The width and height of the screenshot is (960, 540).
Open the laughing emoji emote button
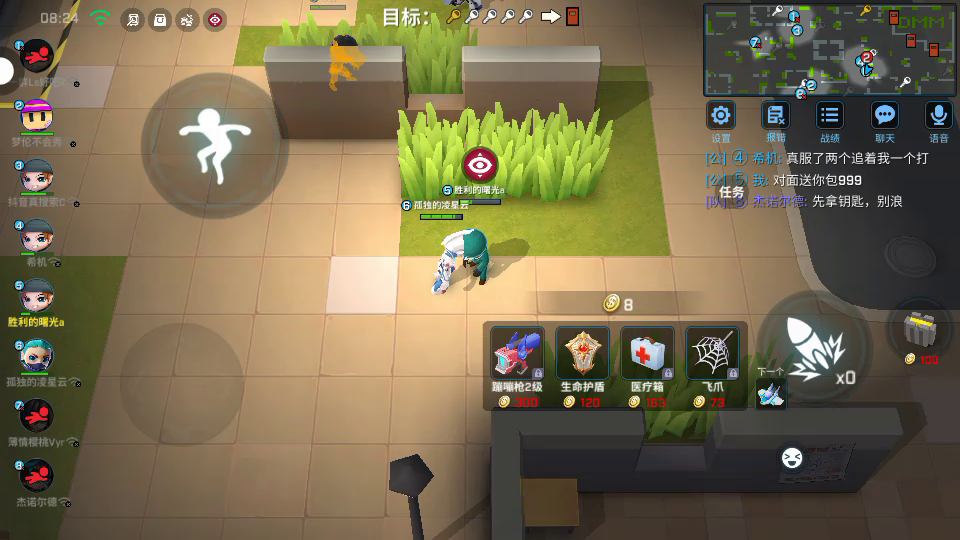792,458
